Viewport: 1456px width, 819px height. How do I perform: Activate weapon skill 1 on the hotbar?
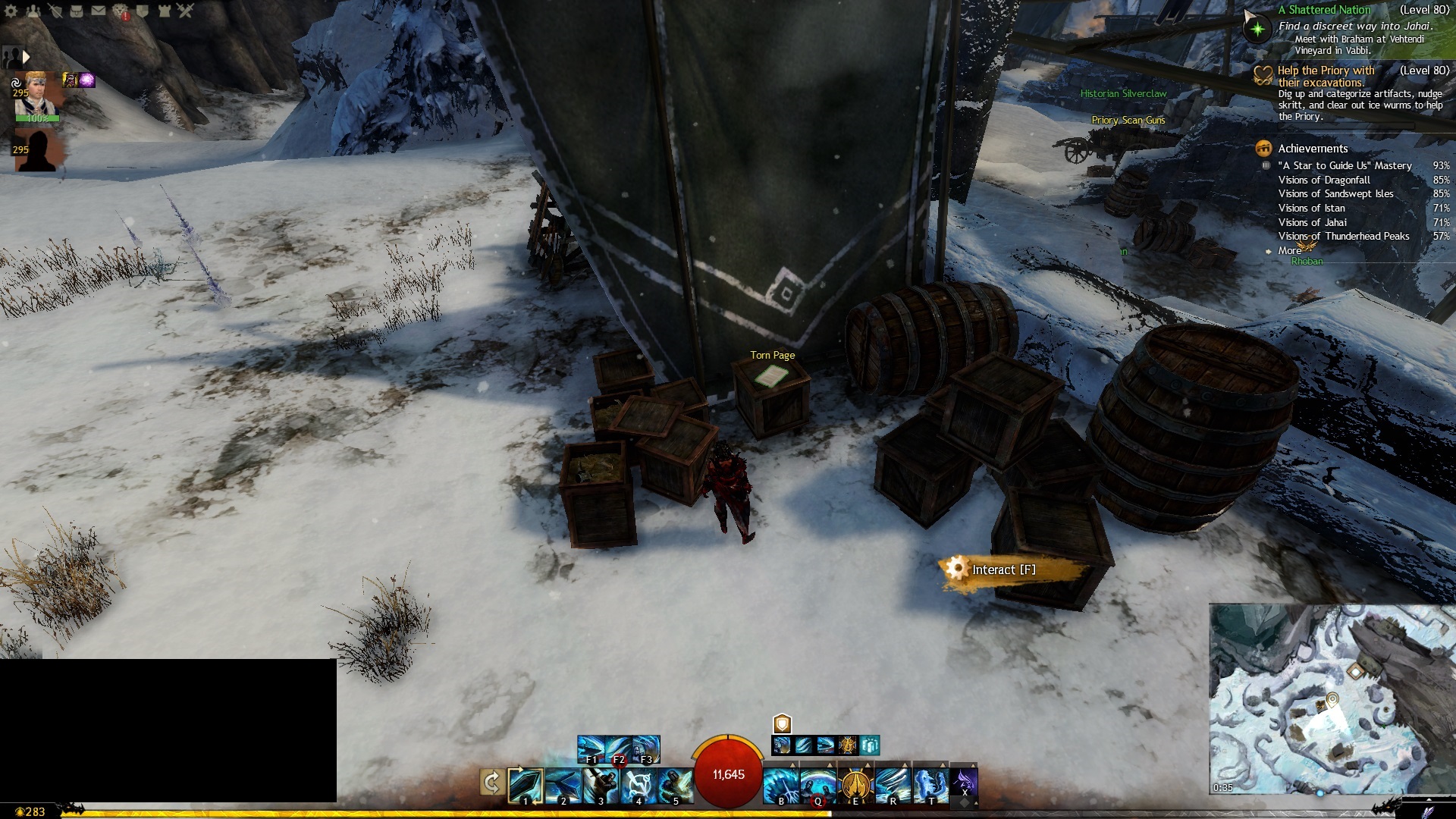[526, 785]
